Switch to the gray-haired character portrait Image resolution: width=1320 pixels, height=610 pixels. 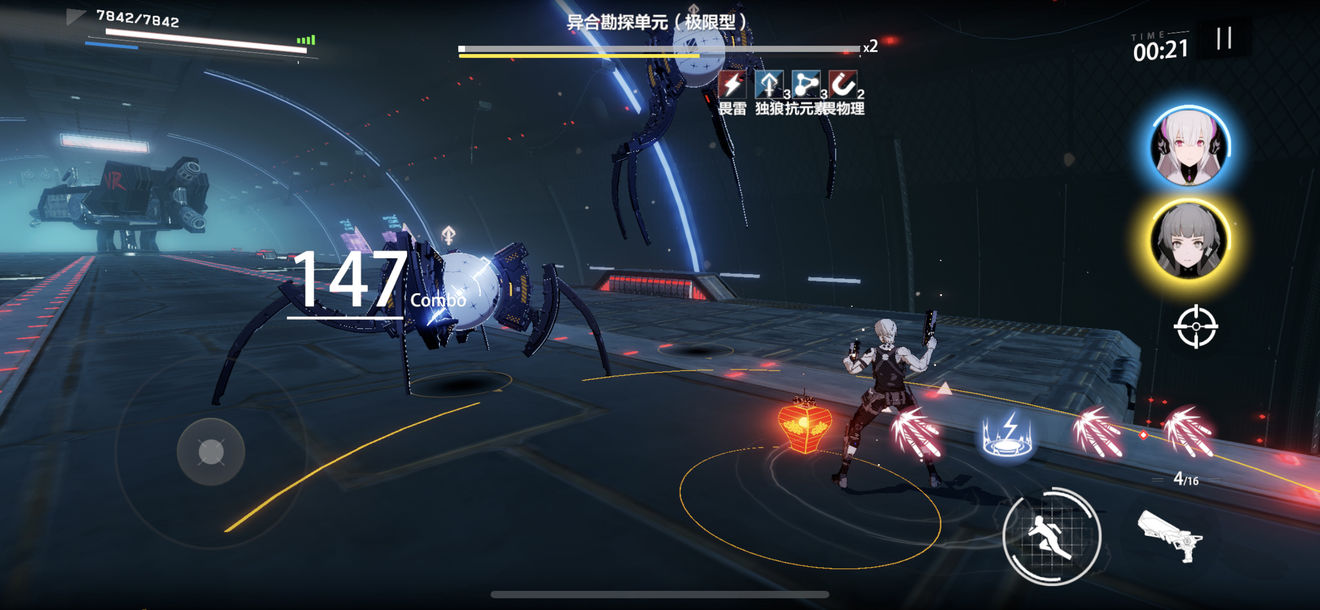[x=1189, y=242]
